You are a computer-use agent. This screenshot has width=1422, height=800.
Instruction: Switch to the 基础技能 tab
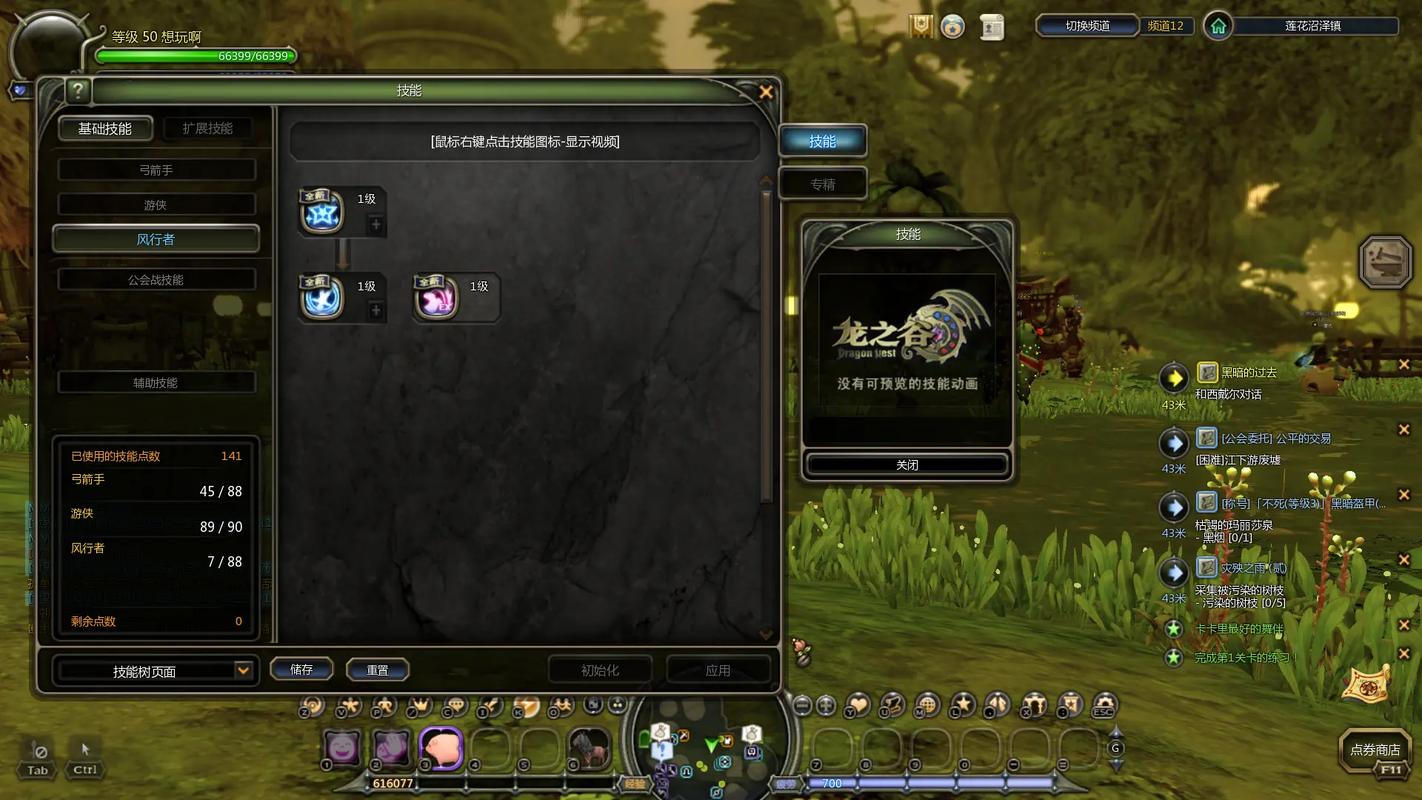(x=105, y=129)
